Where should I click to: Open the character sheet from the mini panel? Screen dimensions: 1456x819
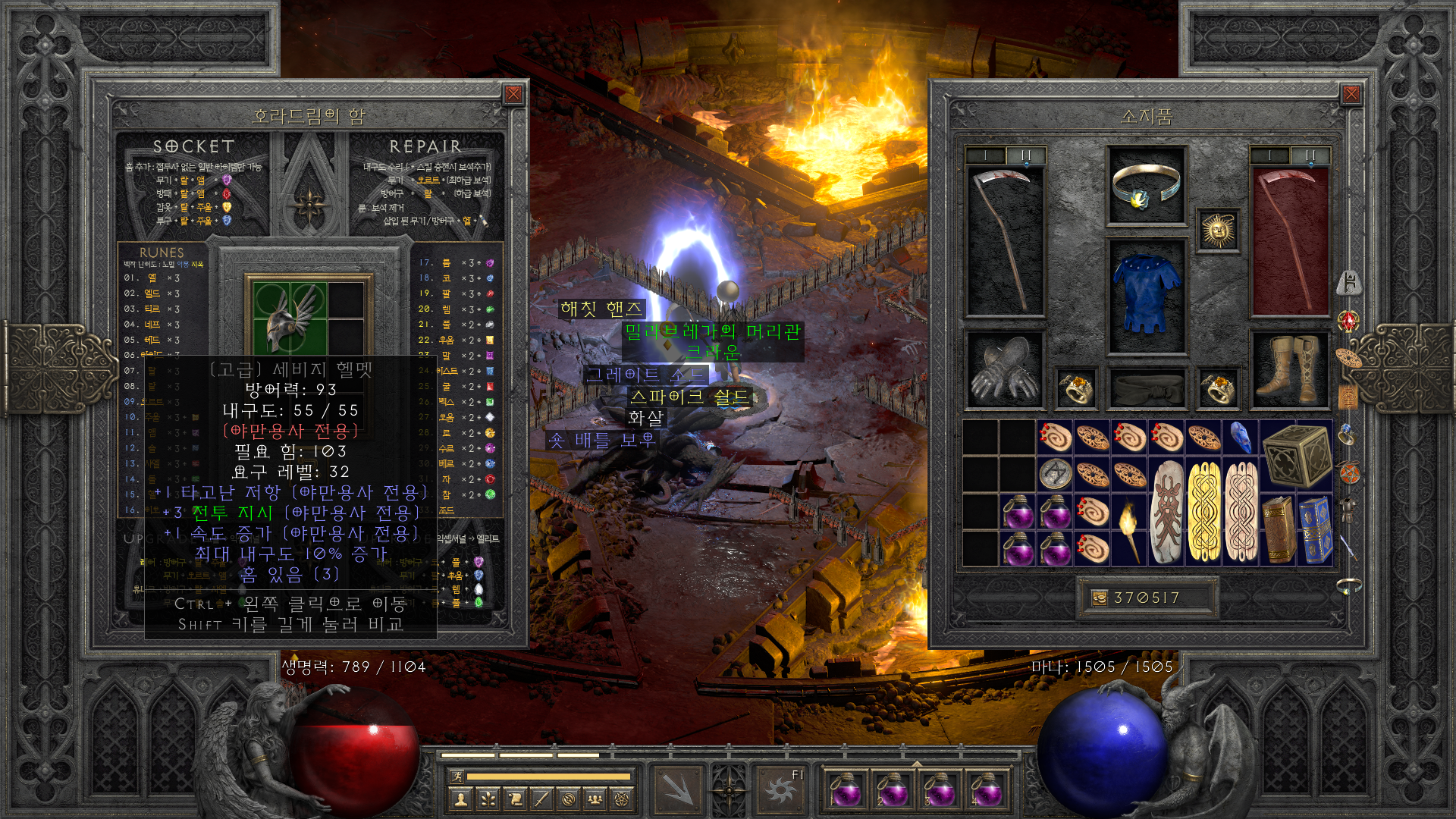[460, 799]
